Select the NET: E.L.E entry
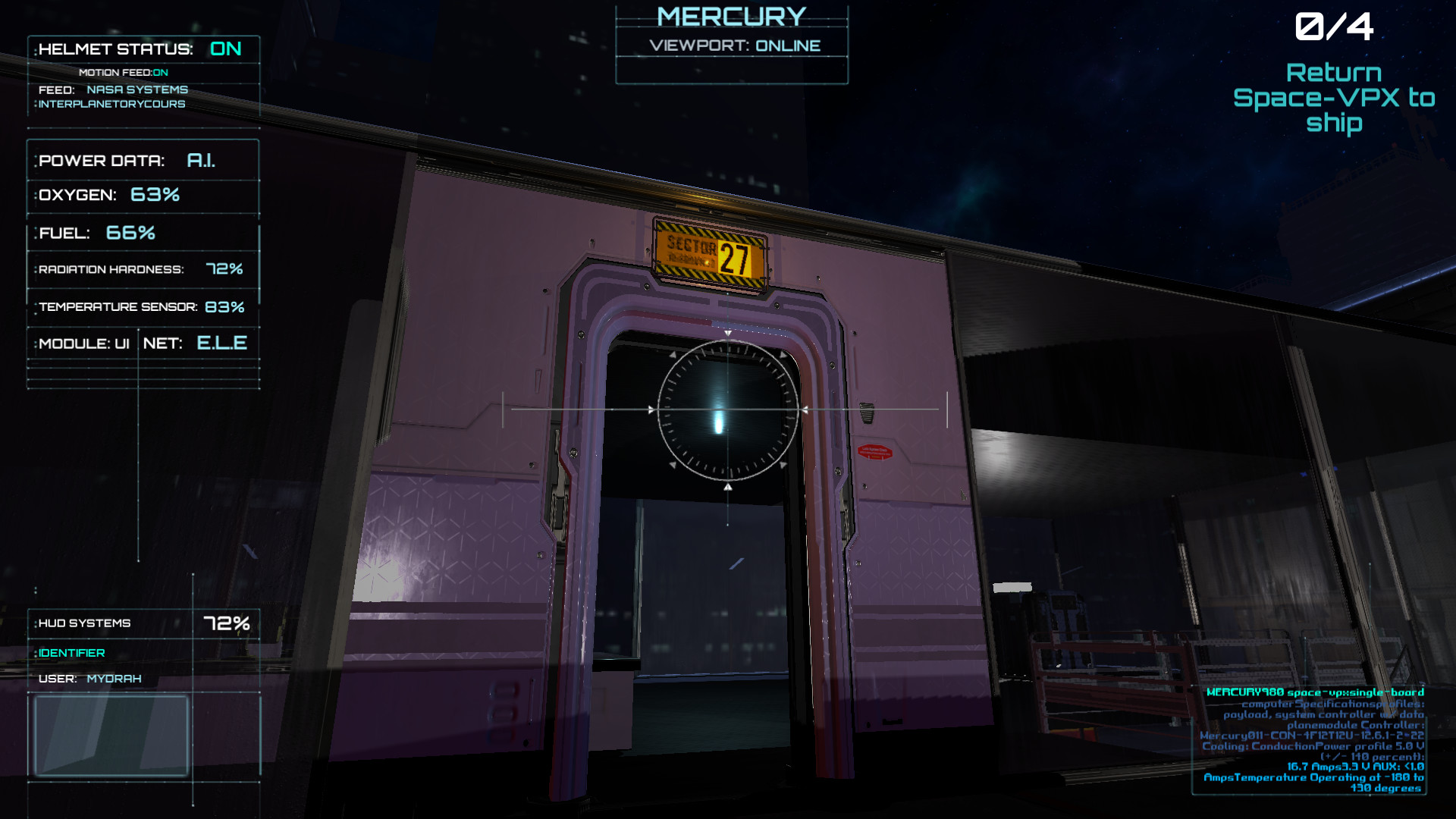The image size is (1456, 819). (195, 343)
